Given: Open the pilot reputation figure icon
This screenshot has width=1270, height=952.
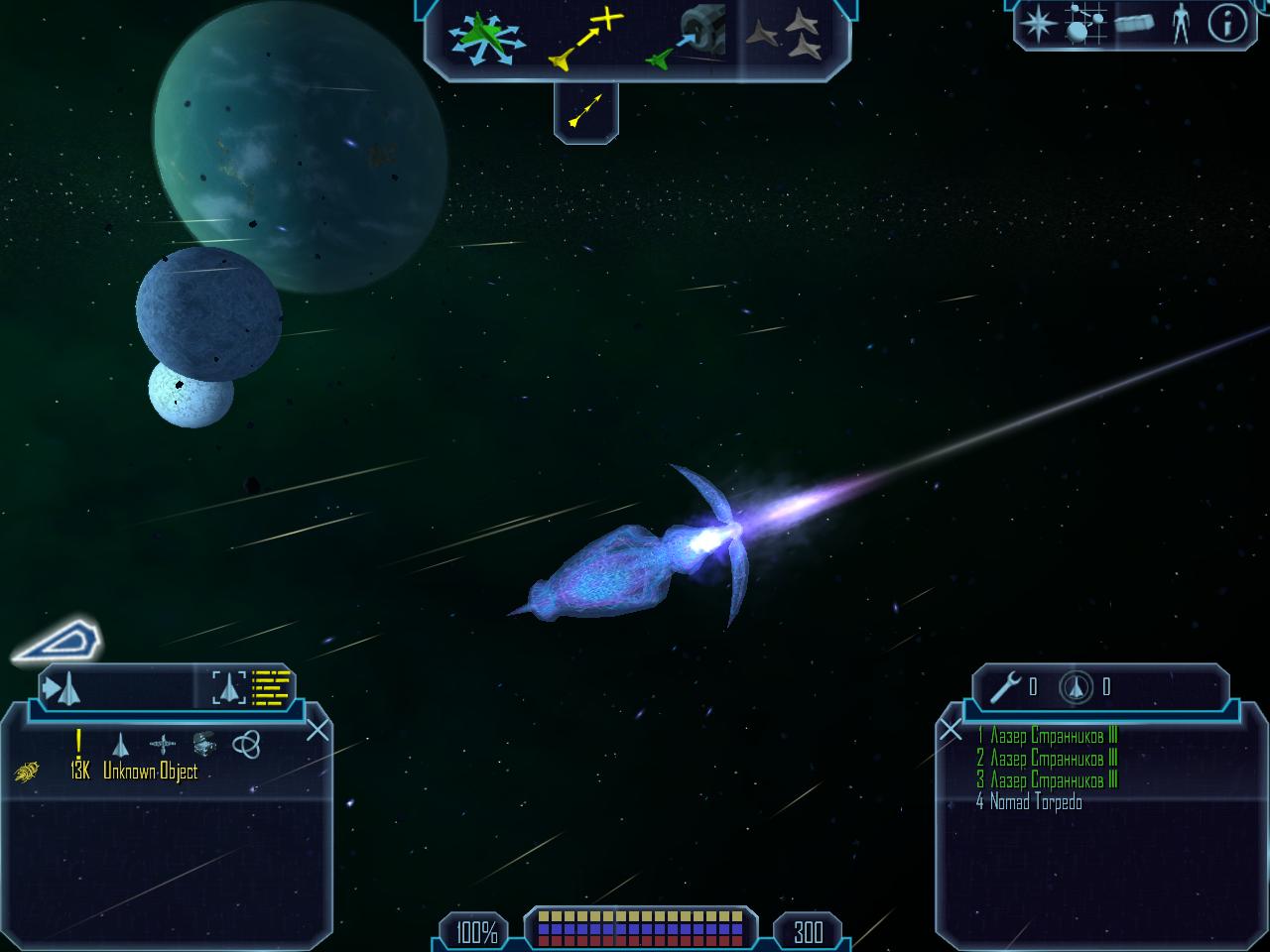Looking at the screenshot, I should click(1180, 23).
